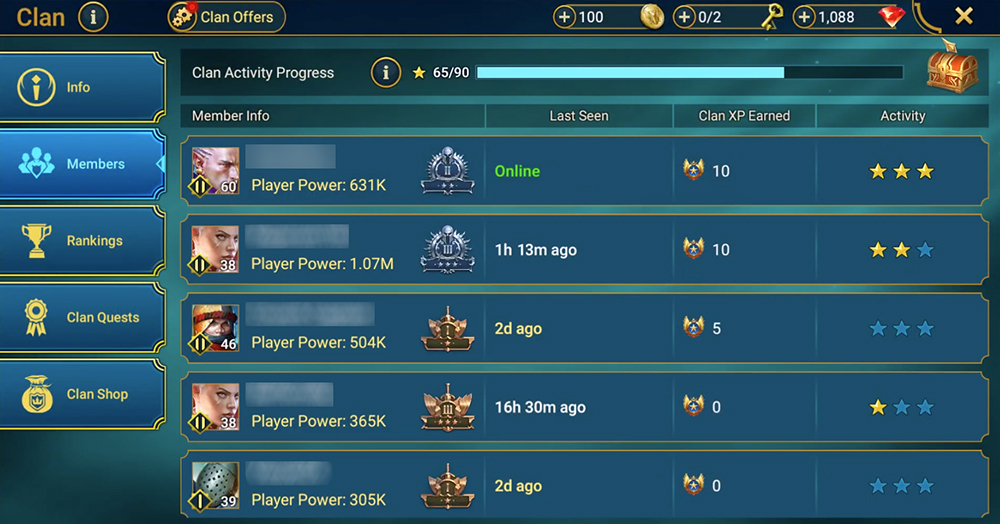Choose the member row with 504K power

(583, 328)
